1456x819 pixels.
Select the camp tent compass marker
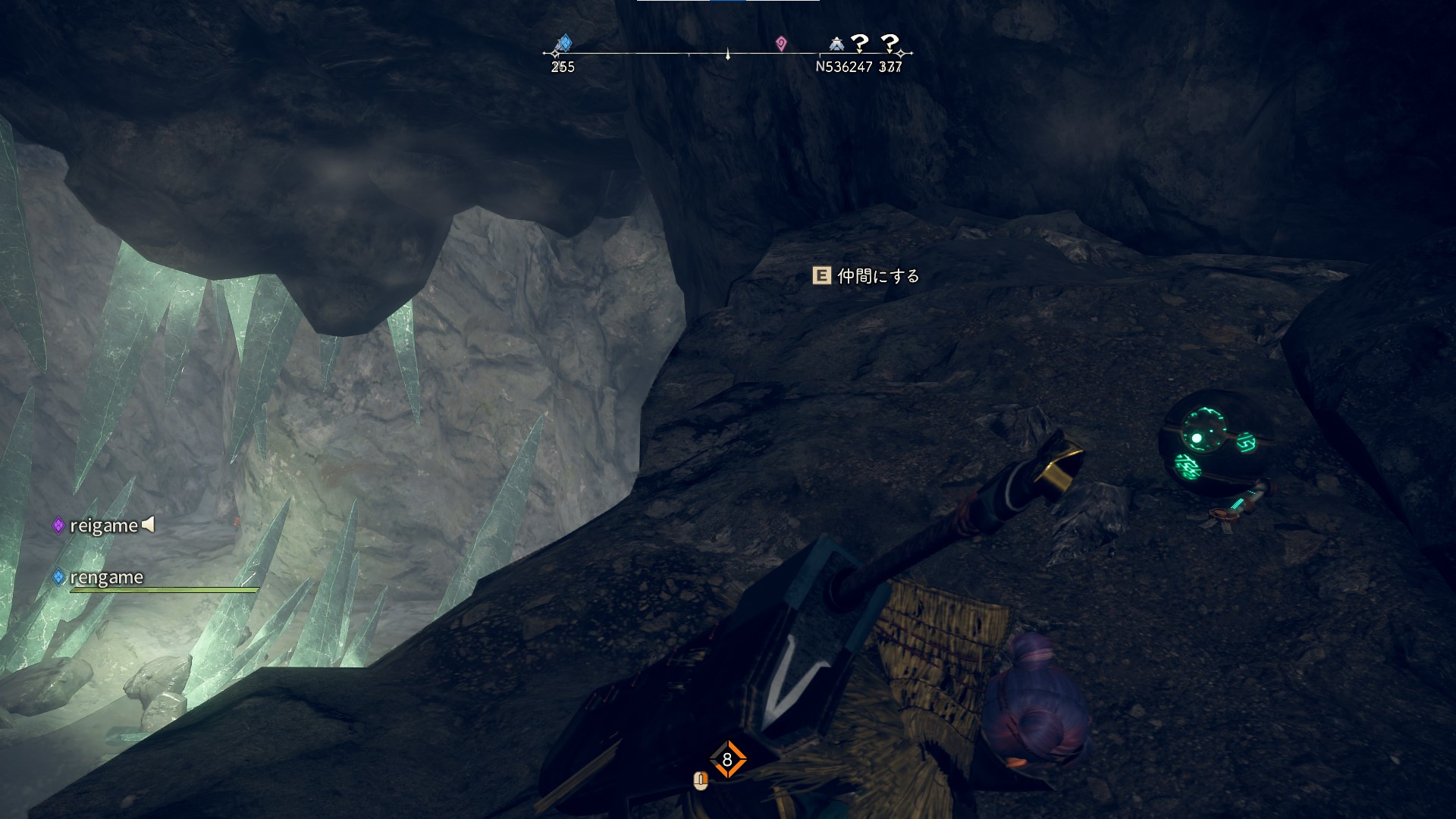click(x=836, y=43)
